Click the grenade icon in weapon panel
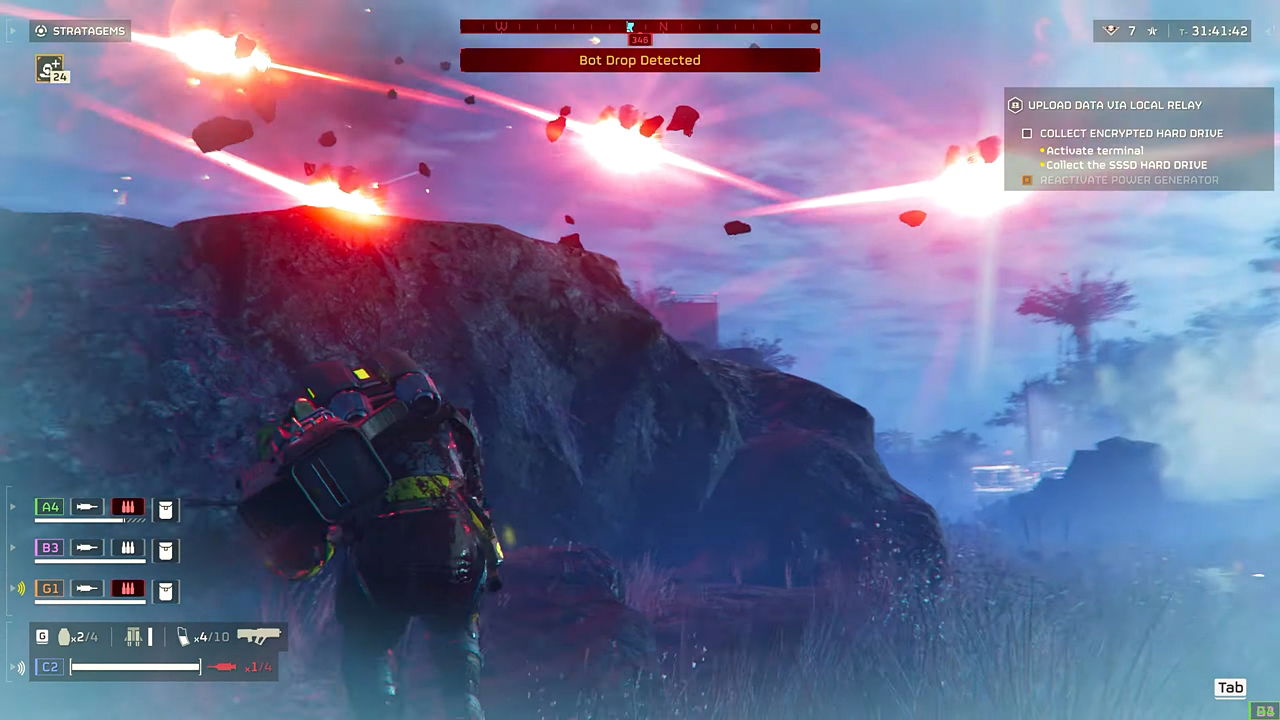1280x720 pixels. pyautogui.click(x=66, y=636)
